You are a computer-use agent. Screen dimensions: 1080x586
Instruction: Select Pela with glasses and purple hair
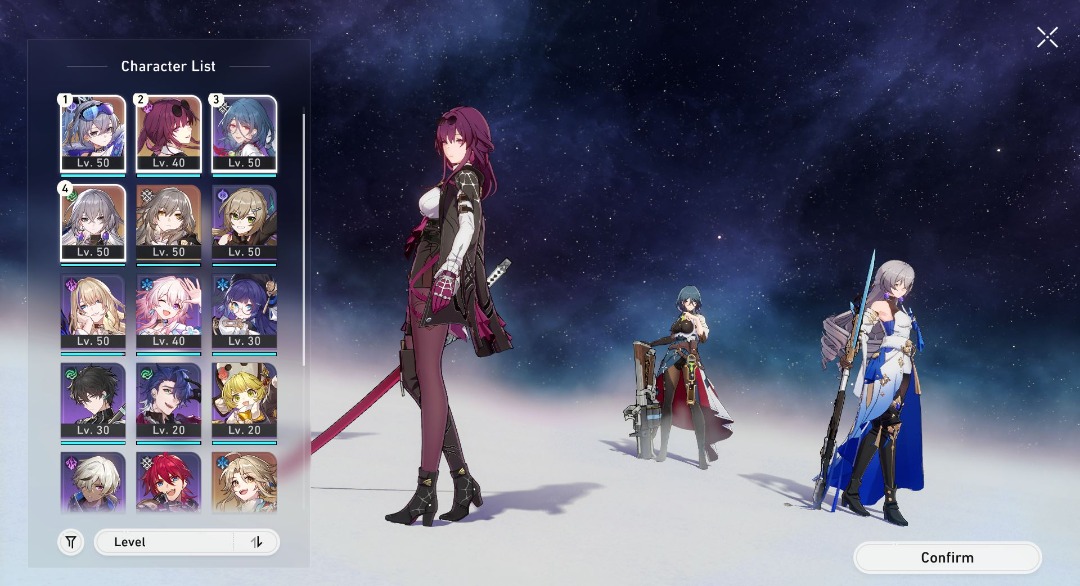coord(244,313)
